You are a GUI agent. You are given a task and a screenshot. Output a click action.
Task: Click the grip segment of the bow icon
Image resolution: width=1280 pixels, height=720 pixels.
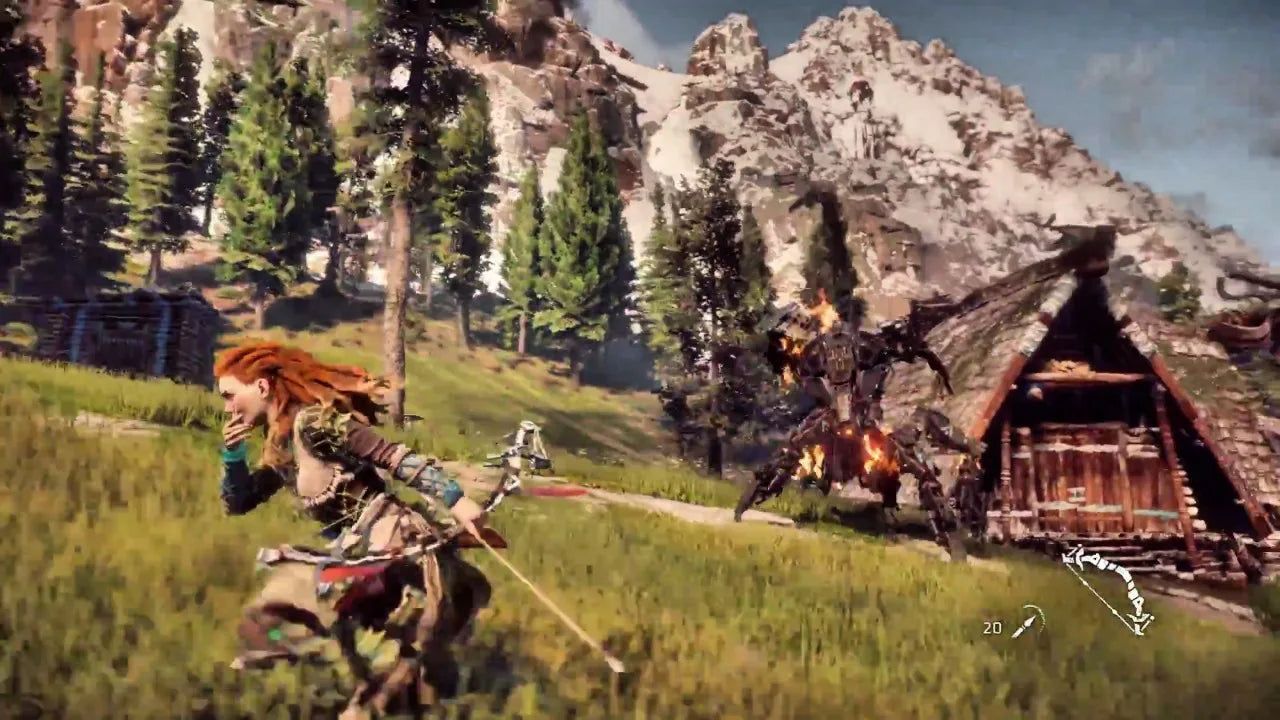pos(1132,586)
